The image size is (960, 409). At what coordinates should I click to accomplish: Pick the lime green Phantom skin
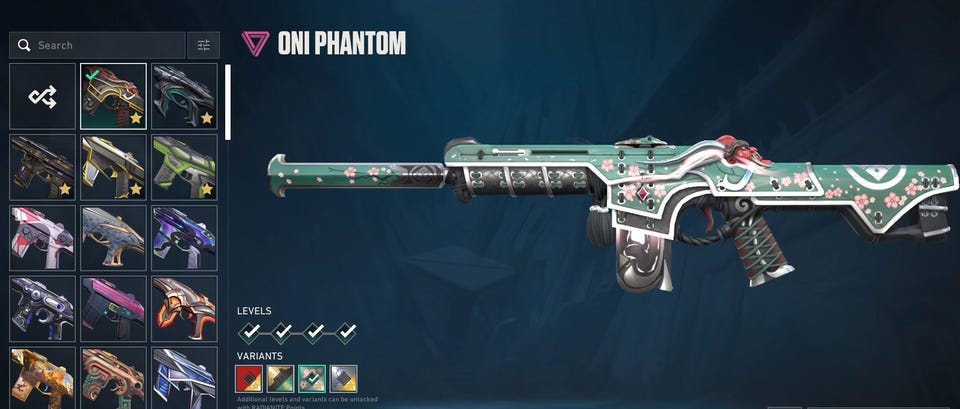coord(185,167)
